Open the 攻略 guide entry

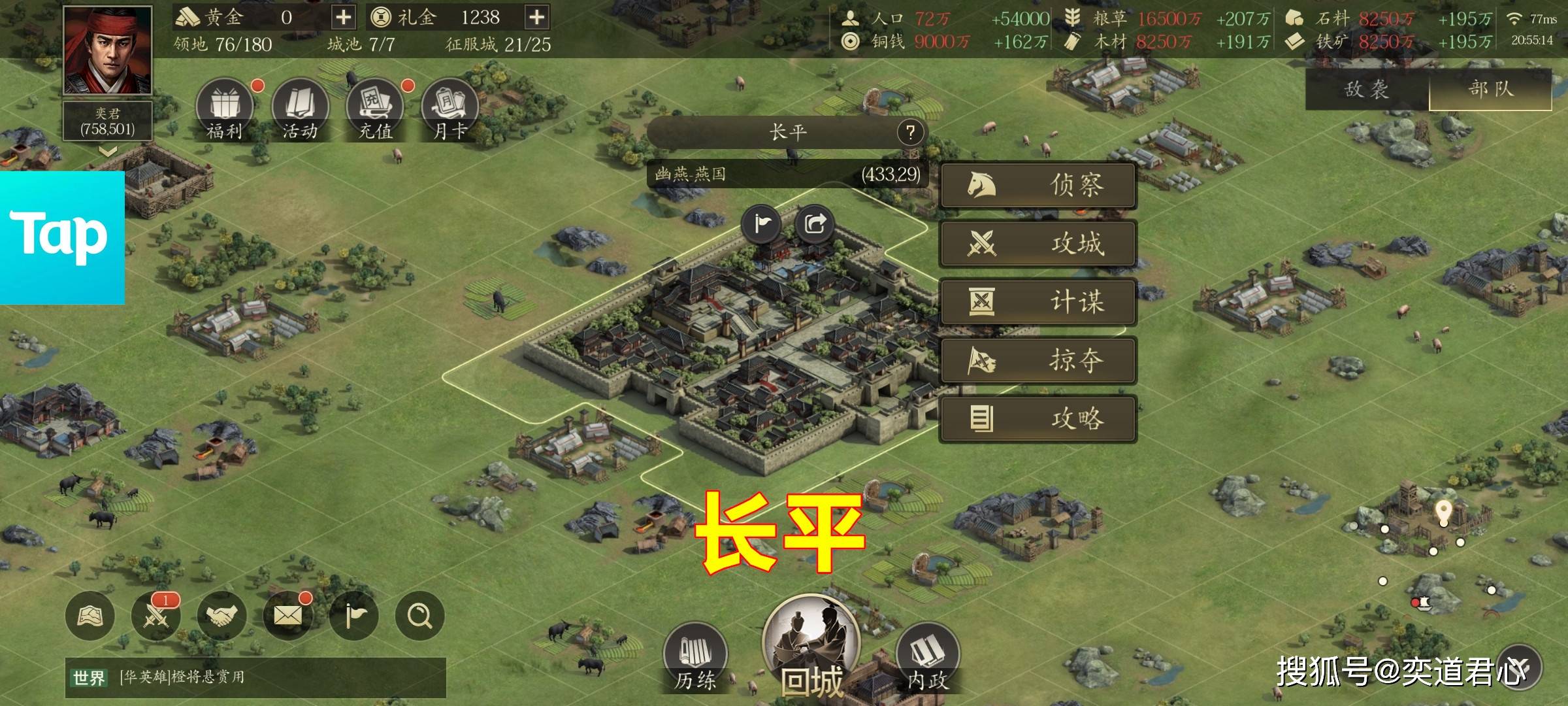1038,418
